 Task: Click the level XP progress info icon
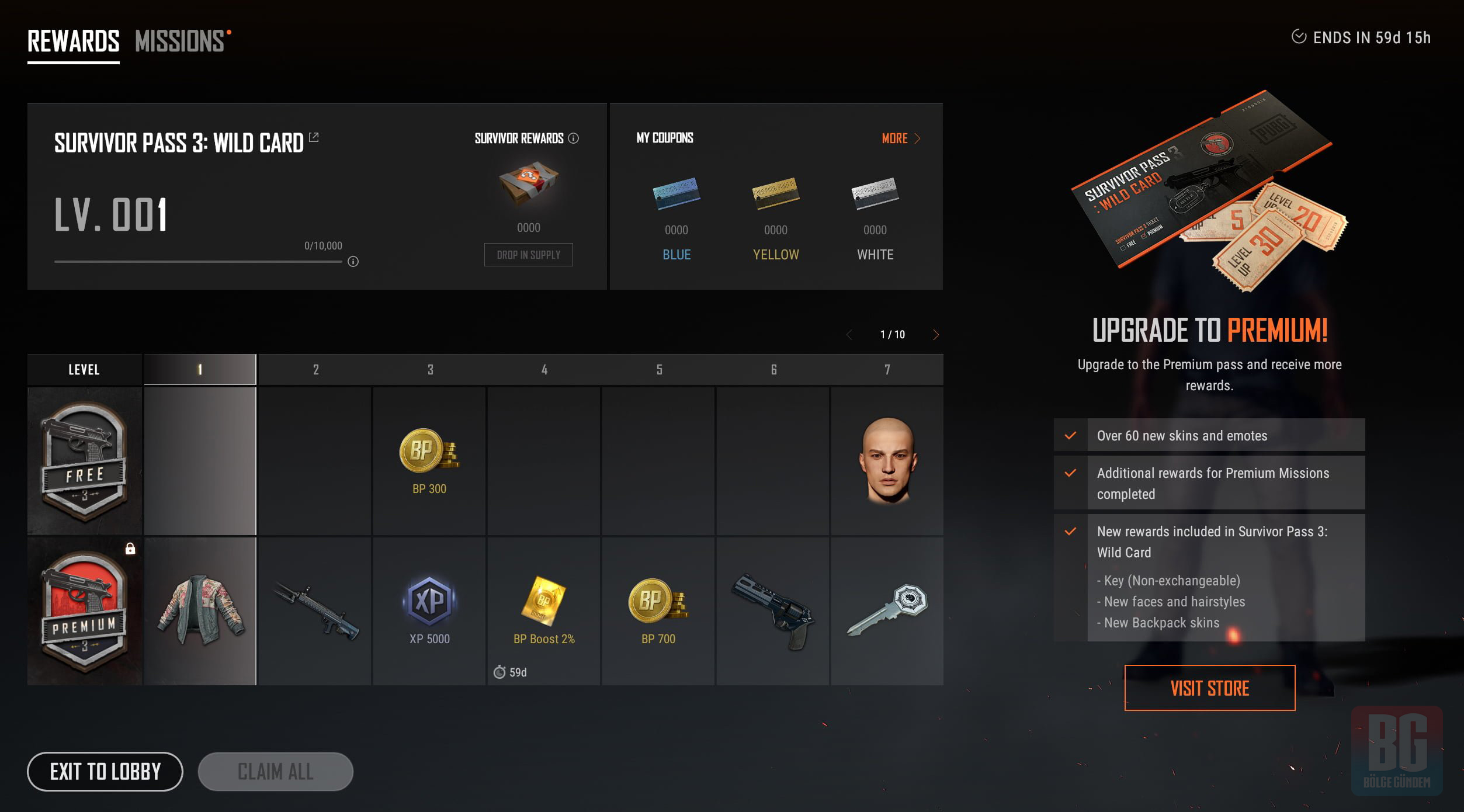click(353, 262)
